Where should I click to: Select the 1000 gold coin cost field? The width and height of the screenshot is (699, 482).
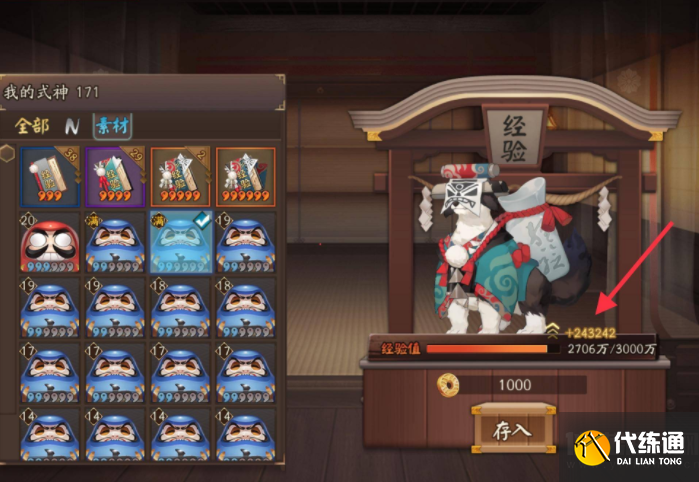click(513, 384)
